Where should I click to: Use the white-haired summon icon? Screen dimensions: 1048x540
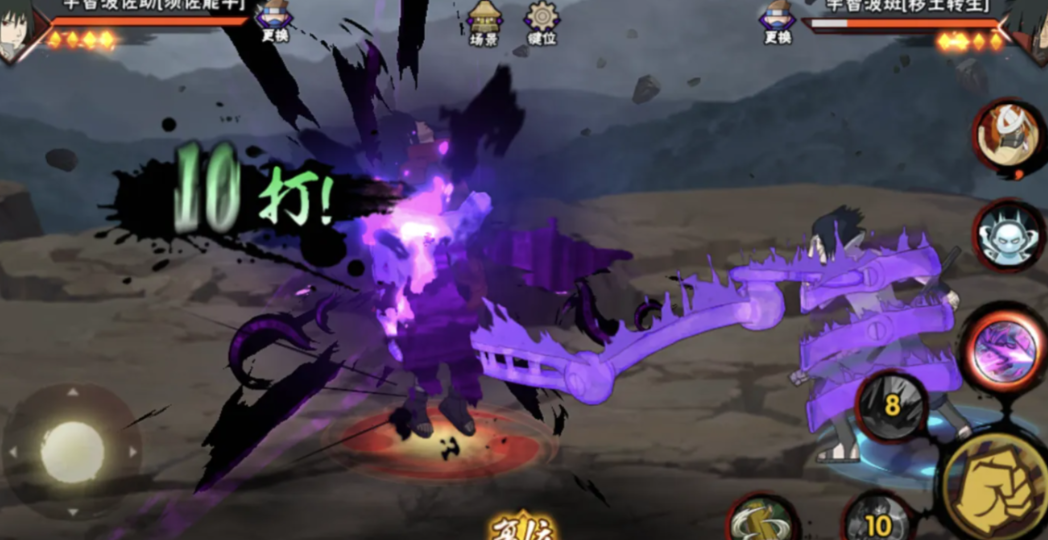point(1006,137)
